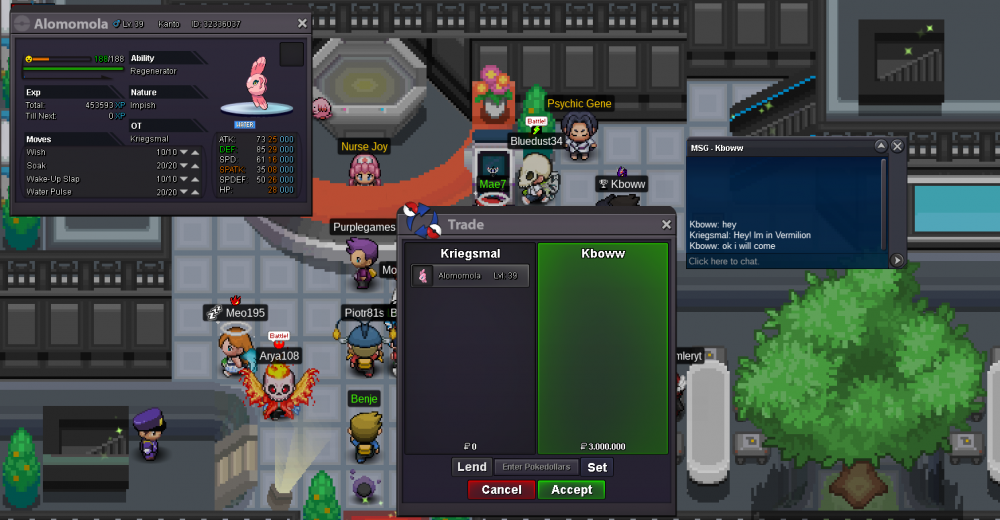The width and height of the screenshot is (1000, 520).
Task: Close the Kboww message window
Action: 897,146
